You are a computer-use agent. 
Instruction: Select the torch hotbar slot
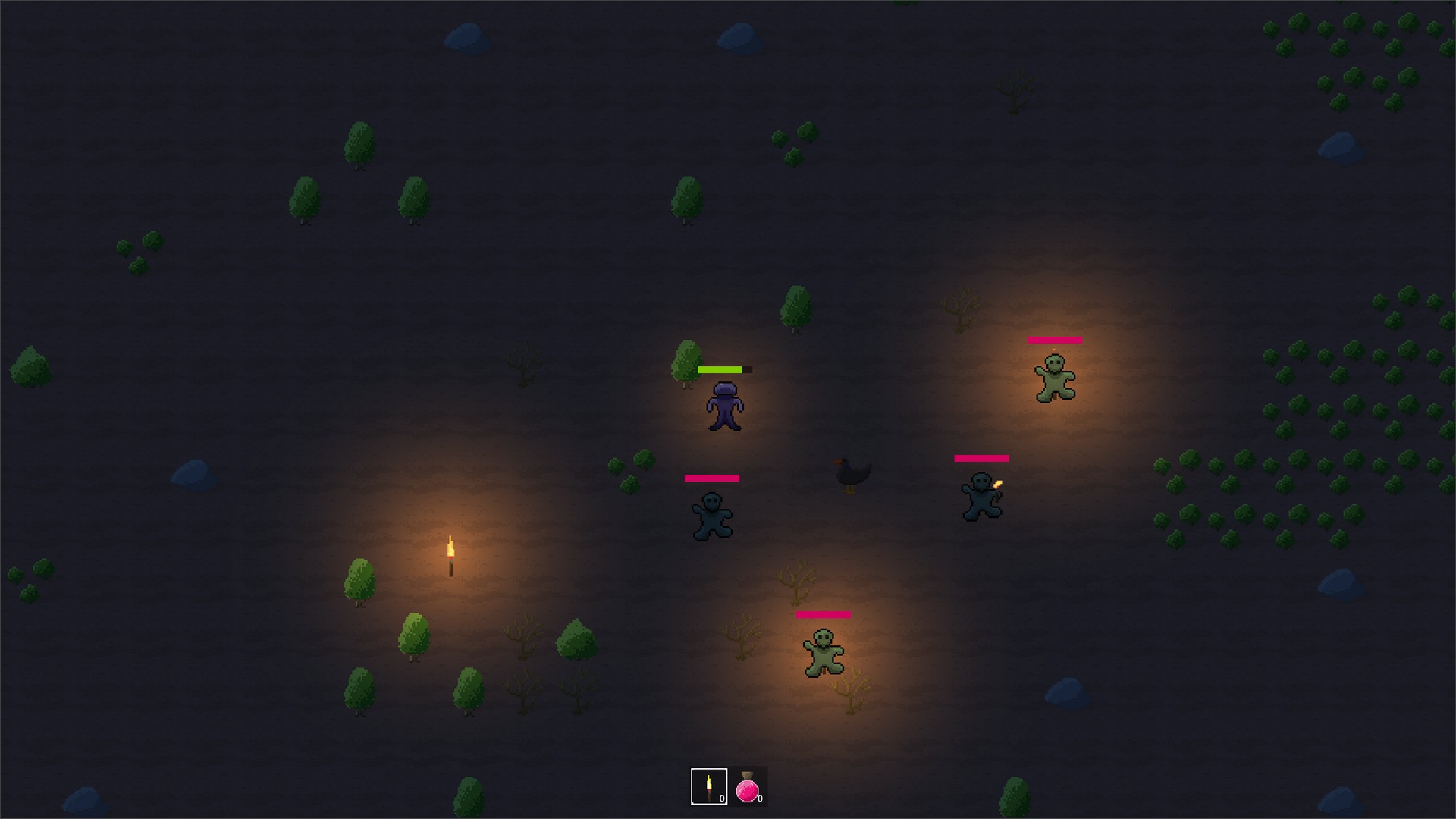click(x=709, y=786)
